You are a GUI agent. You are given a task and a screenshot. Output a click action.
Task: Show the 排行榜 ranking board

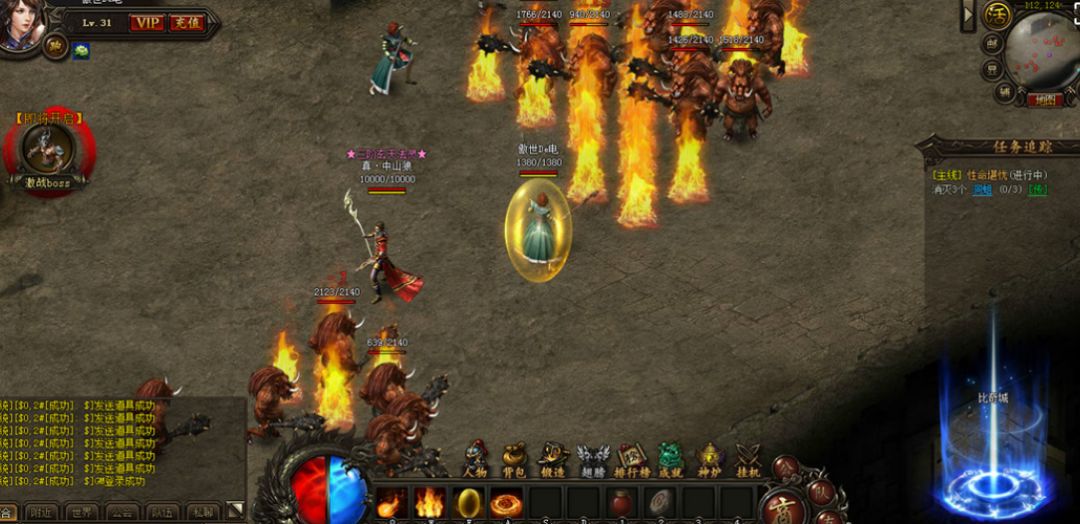(631, 460)
